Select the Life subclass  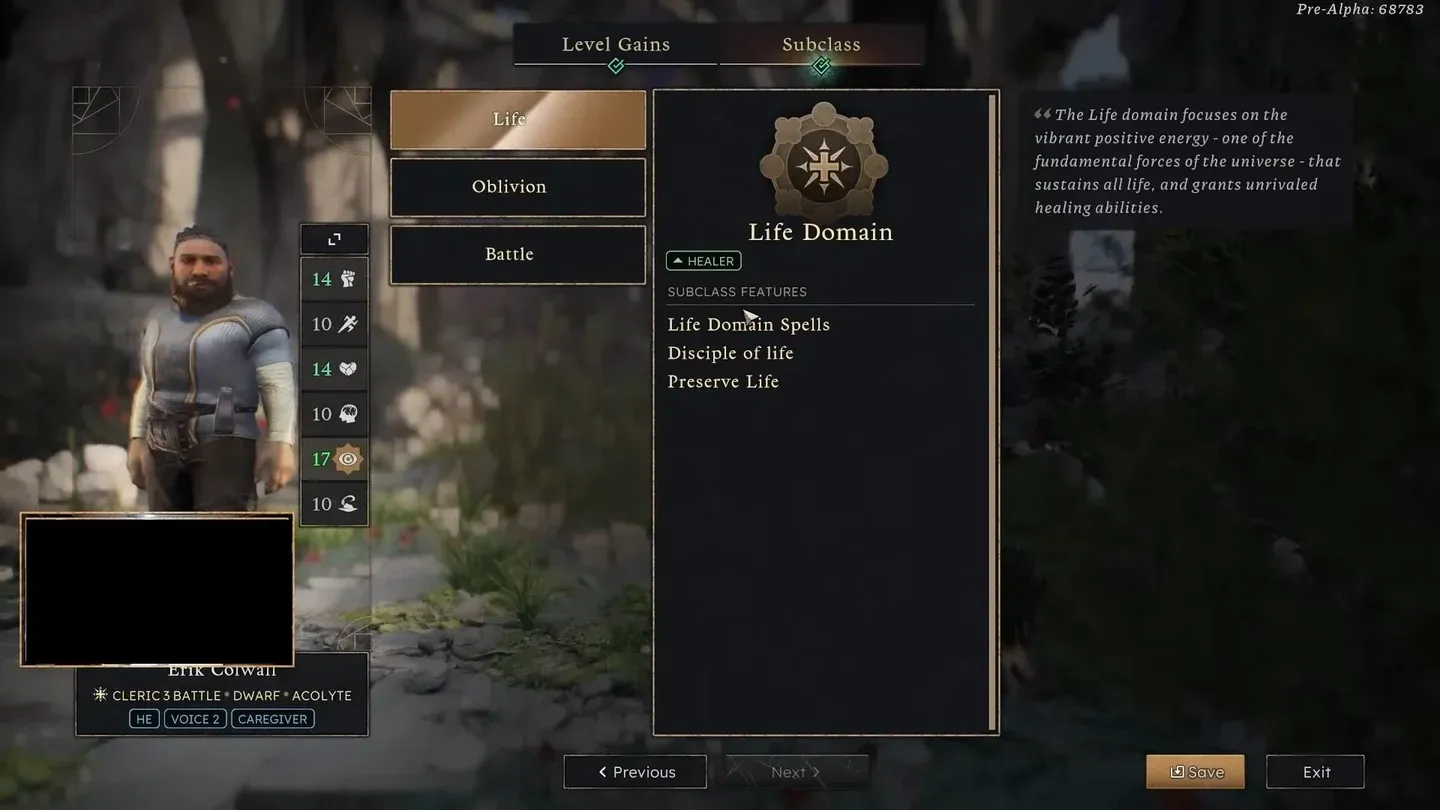click(x=518, y=120)
